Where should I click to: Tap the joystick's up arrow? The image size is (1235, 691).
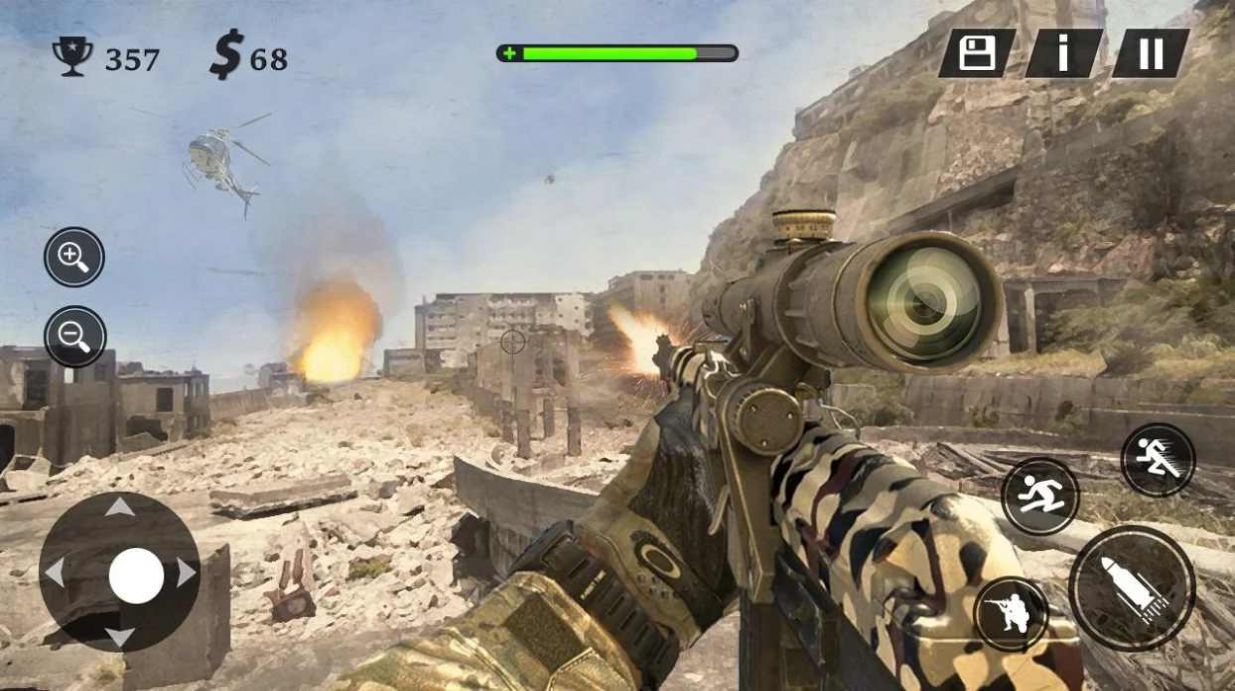pos(120,507)
